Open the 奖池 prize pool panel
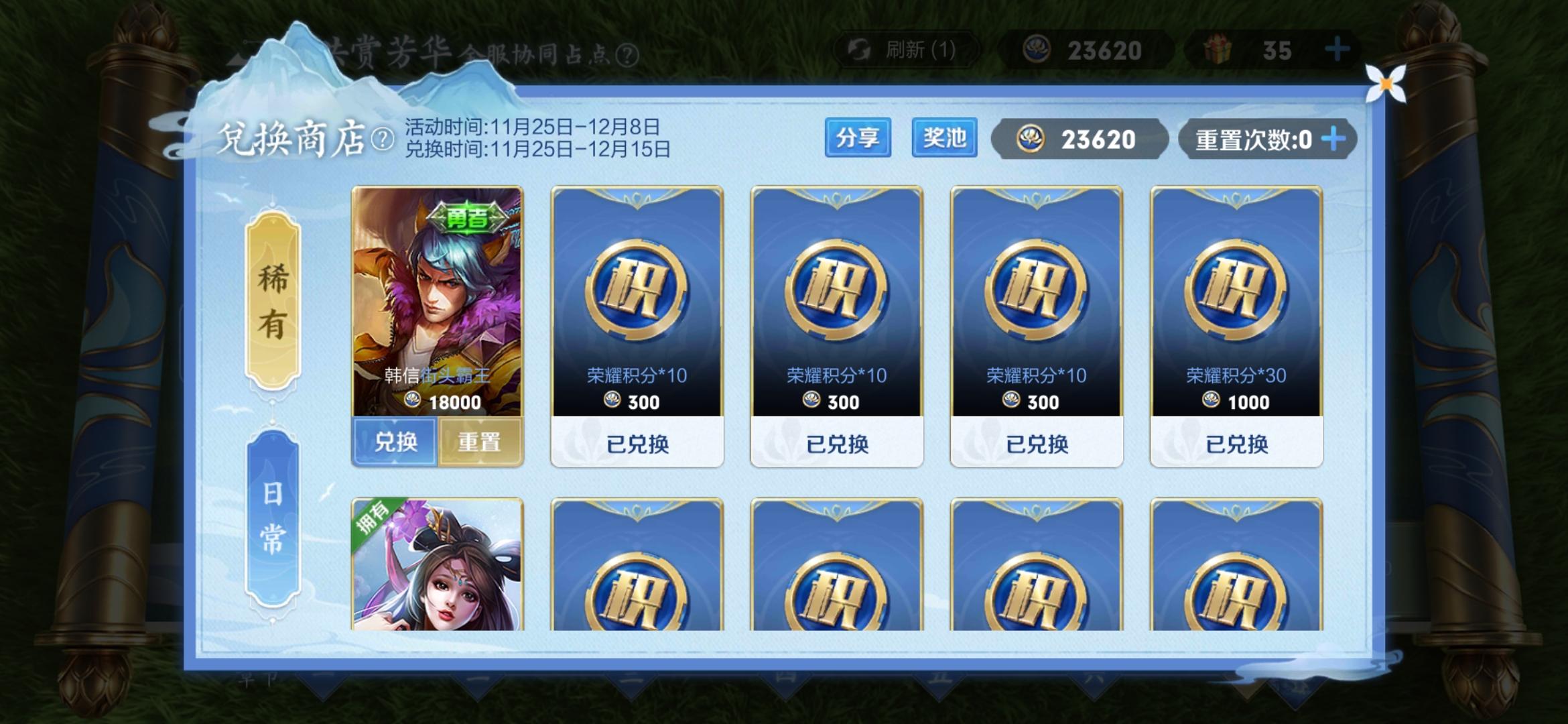 click(945, 139)
